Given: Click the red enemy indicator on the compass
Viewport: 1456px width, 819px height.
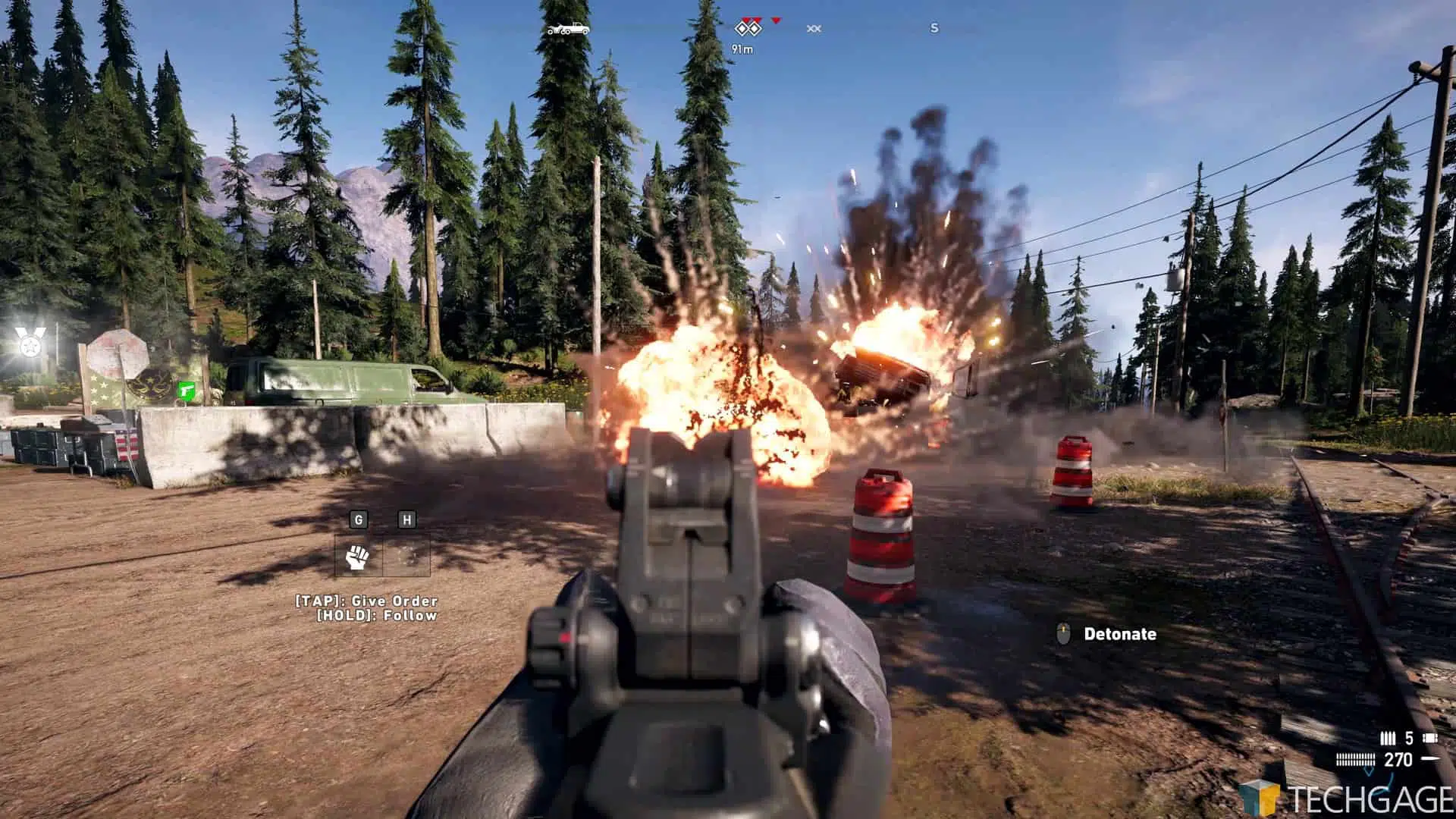Looking at the screenshot, I should 776,21.
